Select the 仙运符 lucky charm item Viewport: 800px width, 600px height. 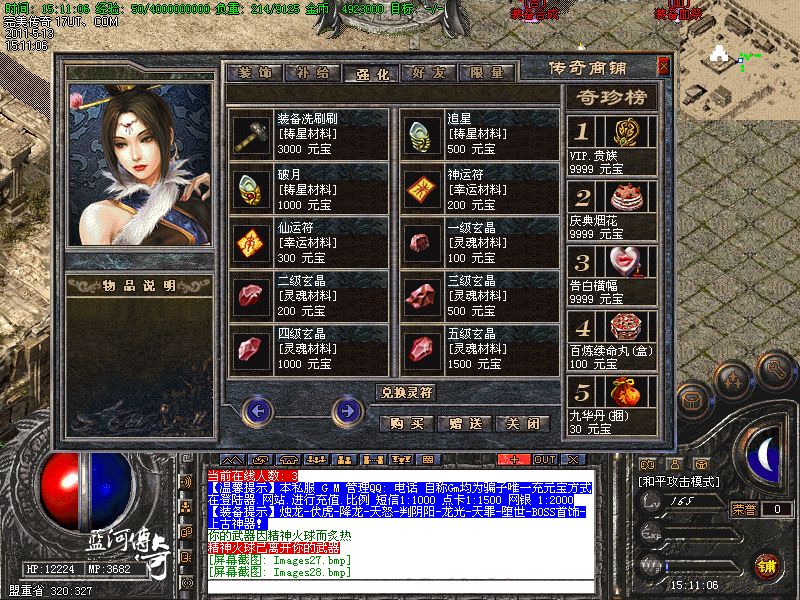(x=250, y=241)
